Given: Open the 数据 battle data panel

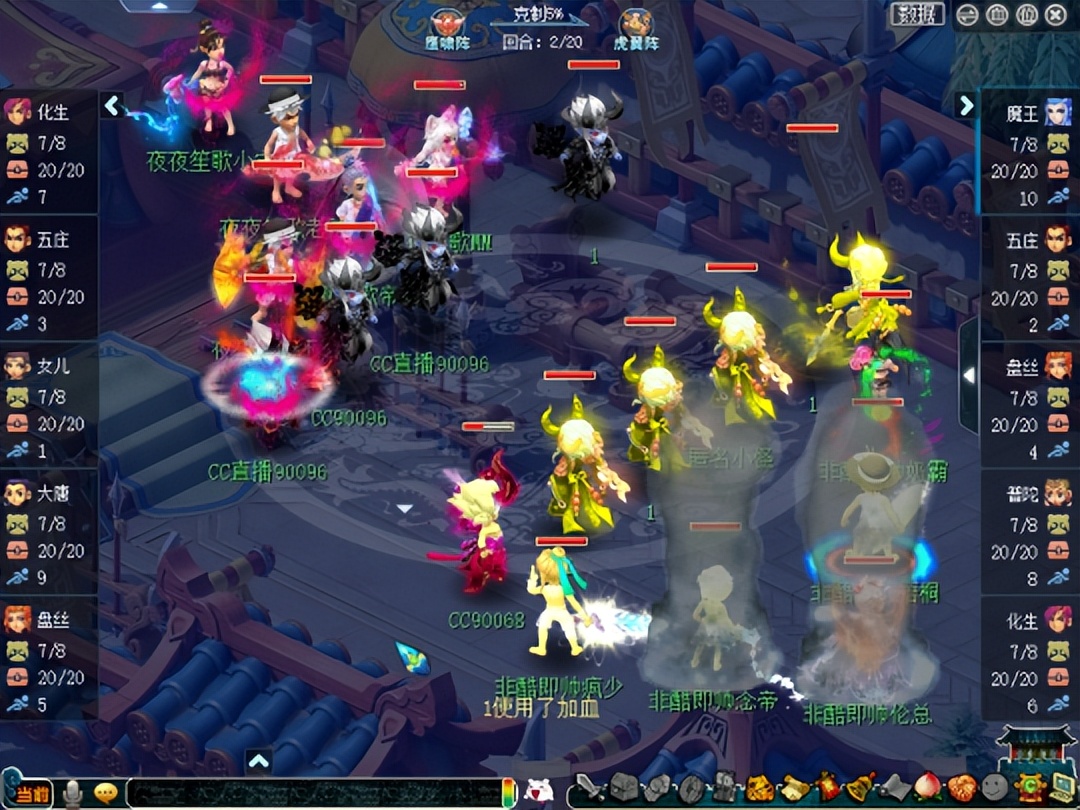Looking at the screenshot, I should point(916,14).
